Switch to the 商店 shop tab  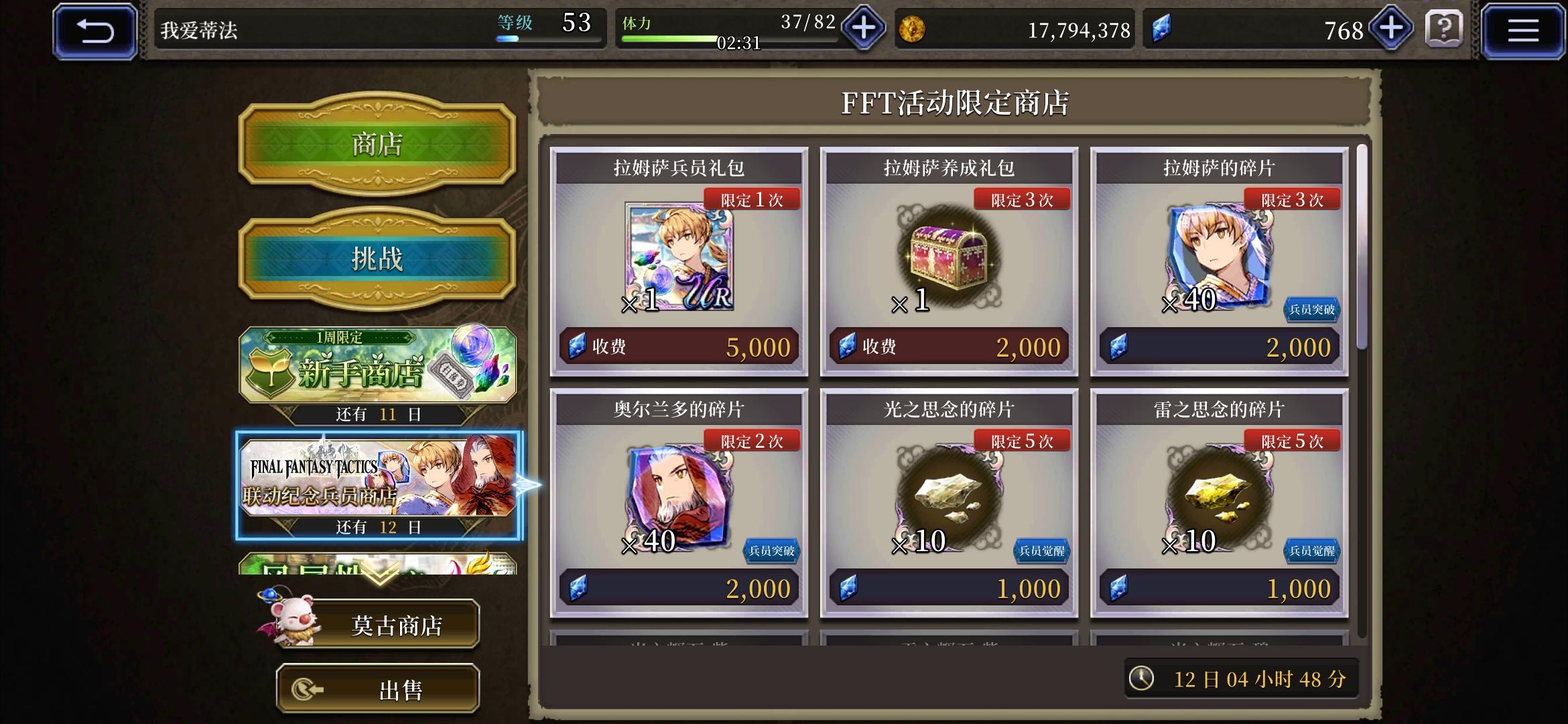point(377,144)
